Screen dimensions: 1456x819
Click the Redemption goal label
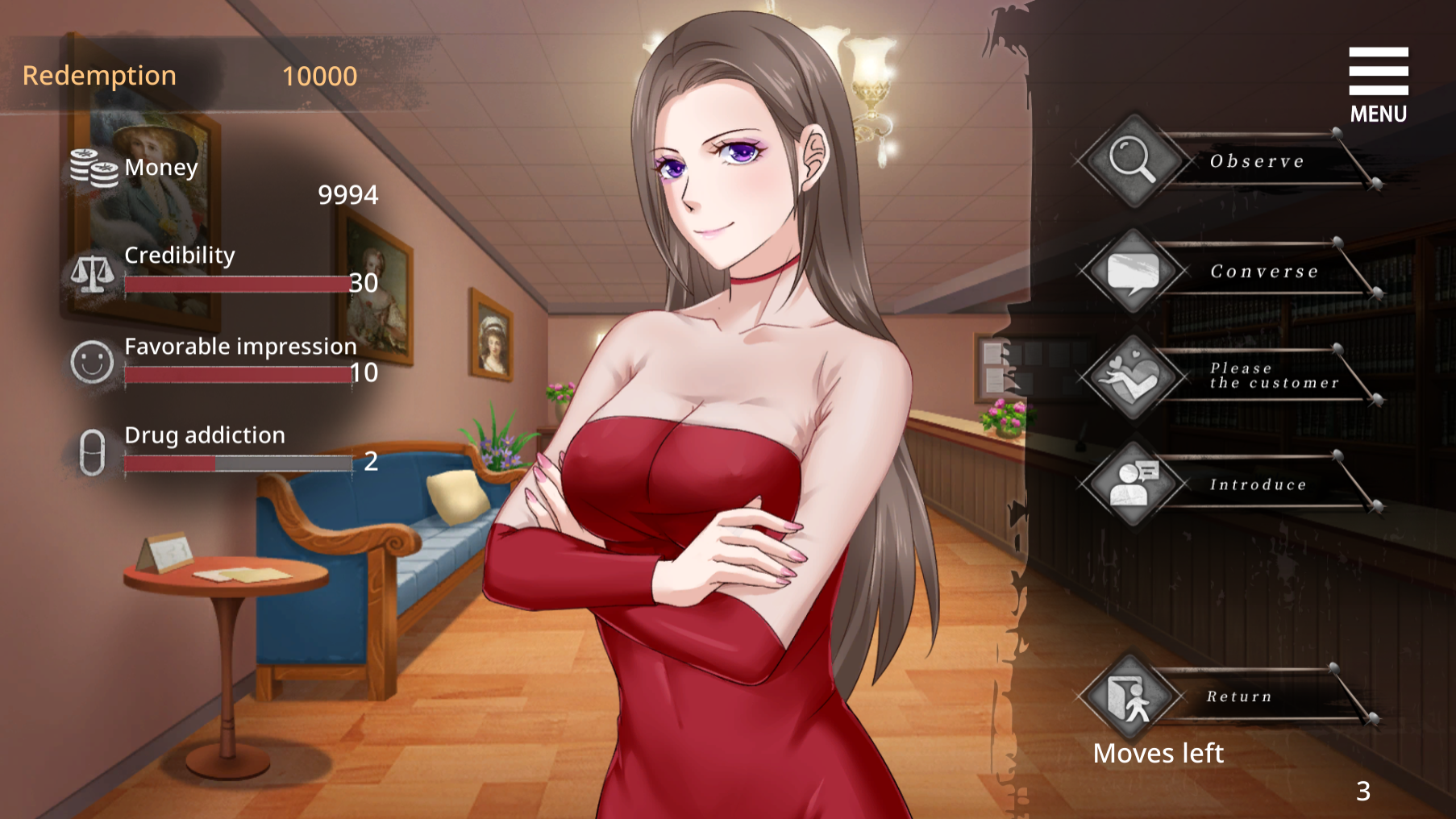100,75
